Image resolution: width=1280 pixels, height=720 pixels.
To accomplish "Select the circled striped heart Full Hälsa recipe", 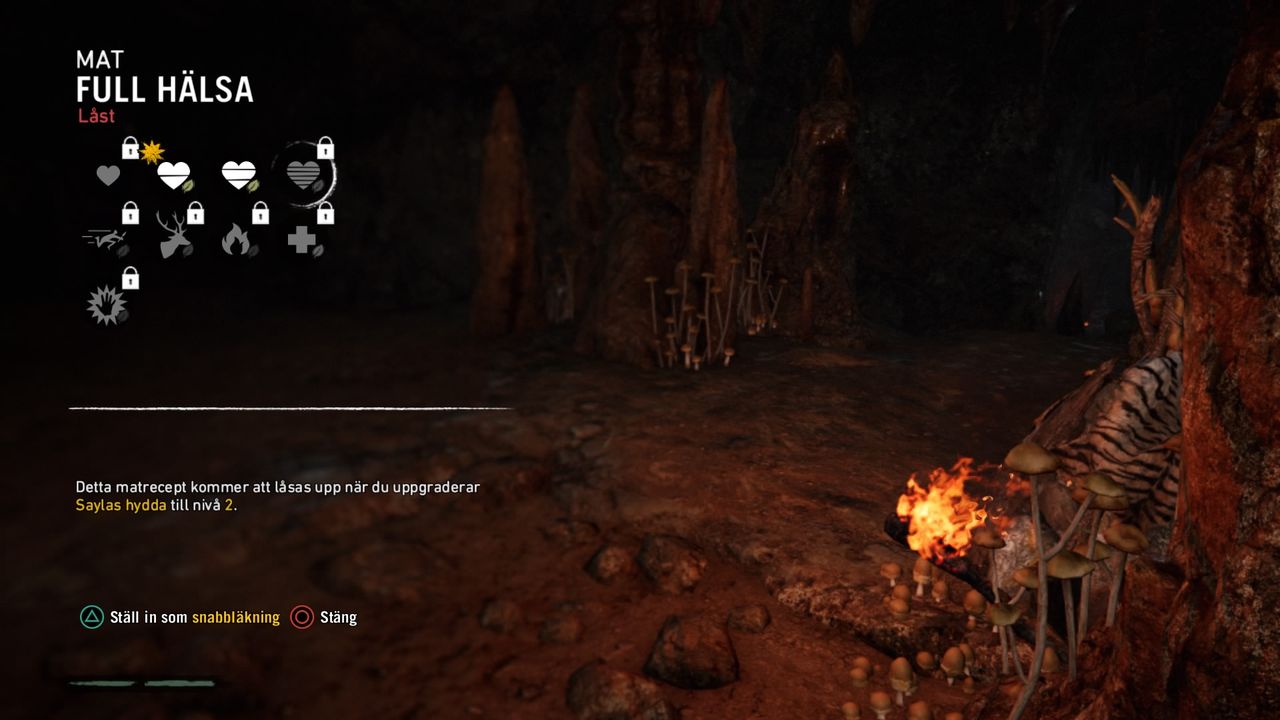I will coord(304,175).
